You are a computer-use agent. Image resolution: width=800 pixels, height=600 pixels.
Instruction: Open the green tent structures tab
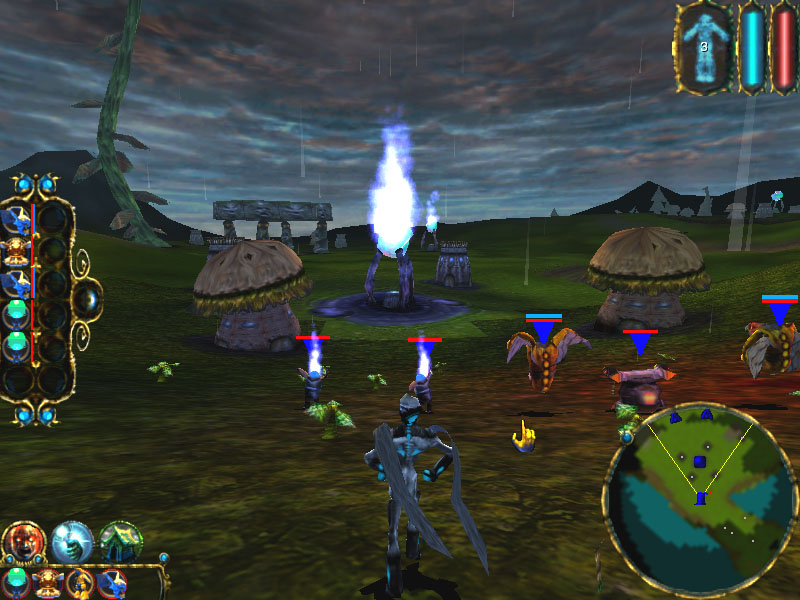pyautogui.click(x=121, y=541)
